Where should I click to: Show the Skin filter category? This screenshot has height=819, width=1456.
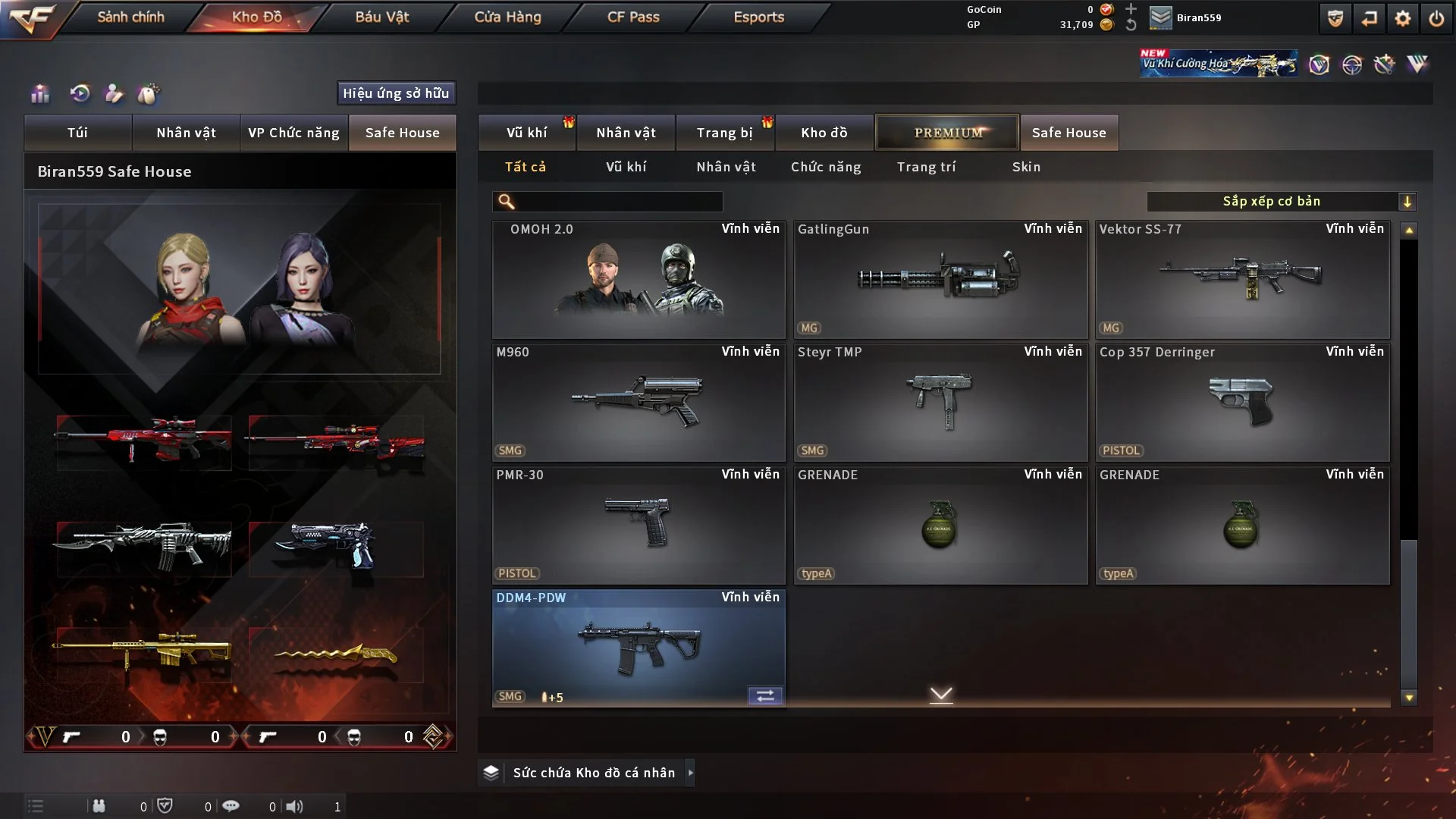click(1026, 167)
